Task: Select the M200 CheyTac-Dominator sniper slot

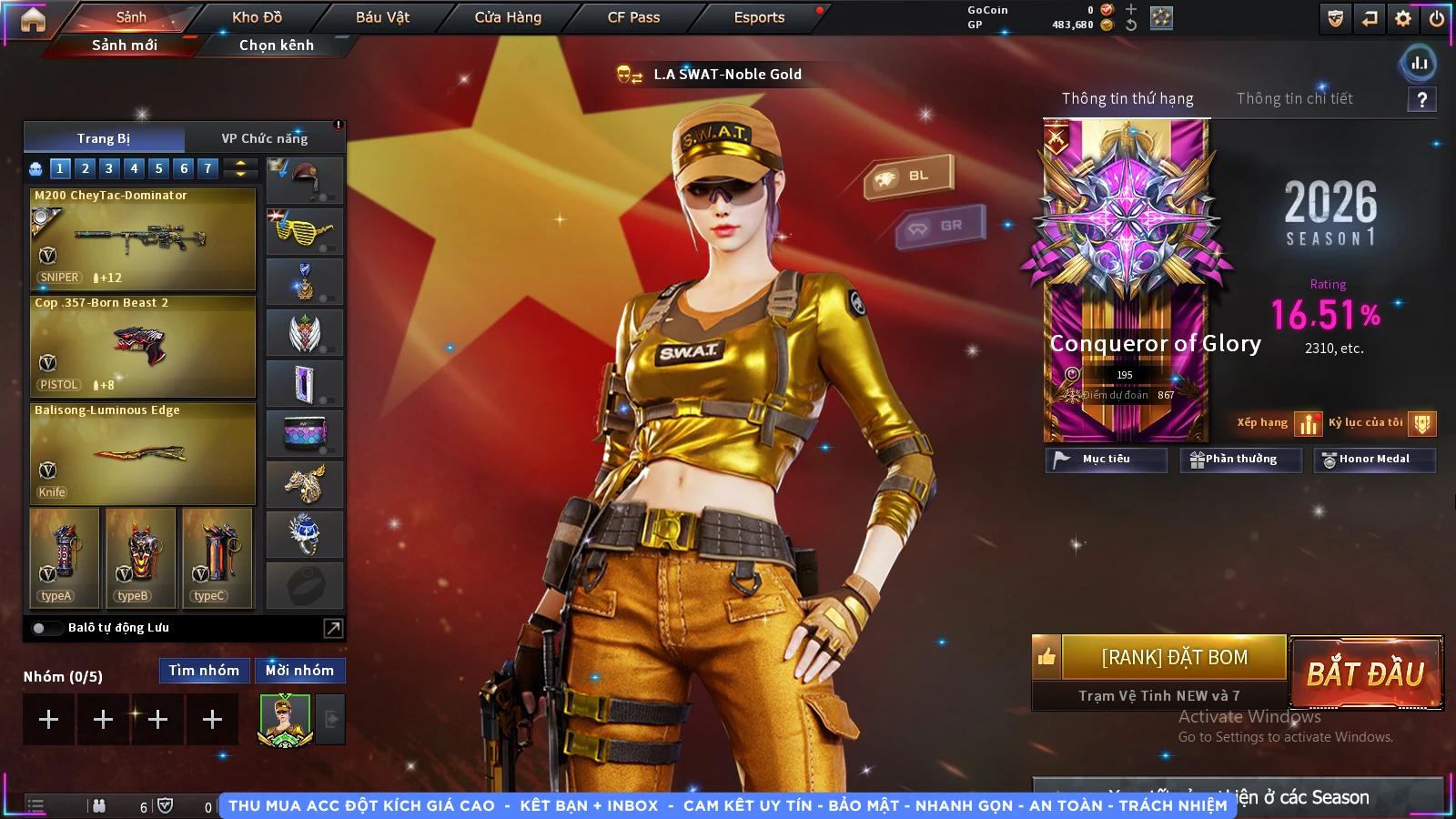Action: click(143, 238)
